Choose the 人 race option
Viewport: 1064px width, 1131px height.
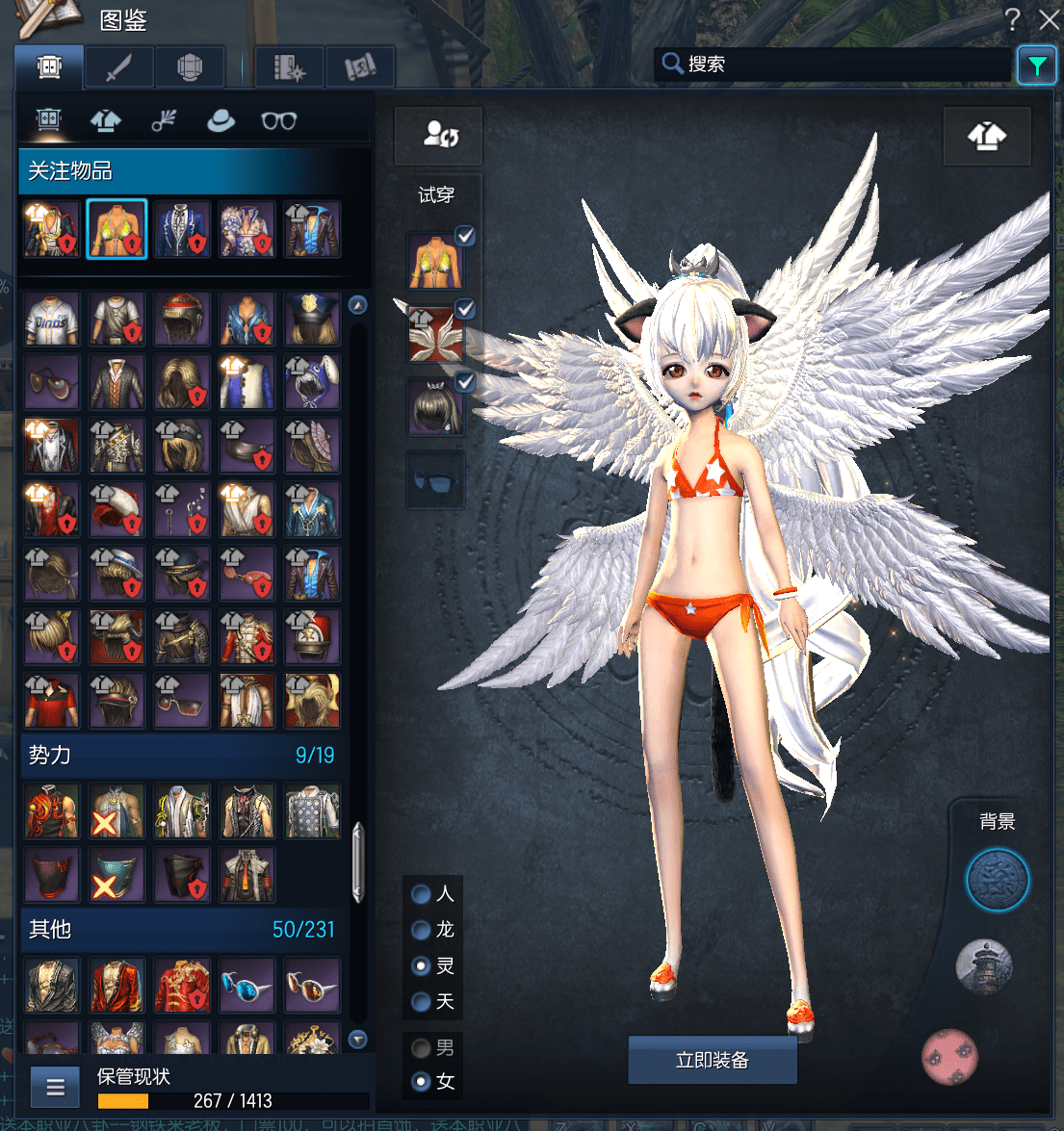pos(421,894)
